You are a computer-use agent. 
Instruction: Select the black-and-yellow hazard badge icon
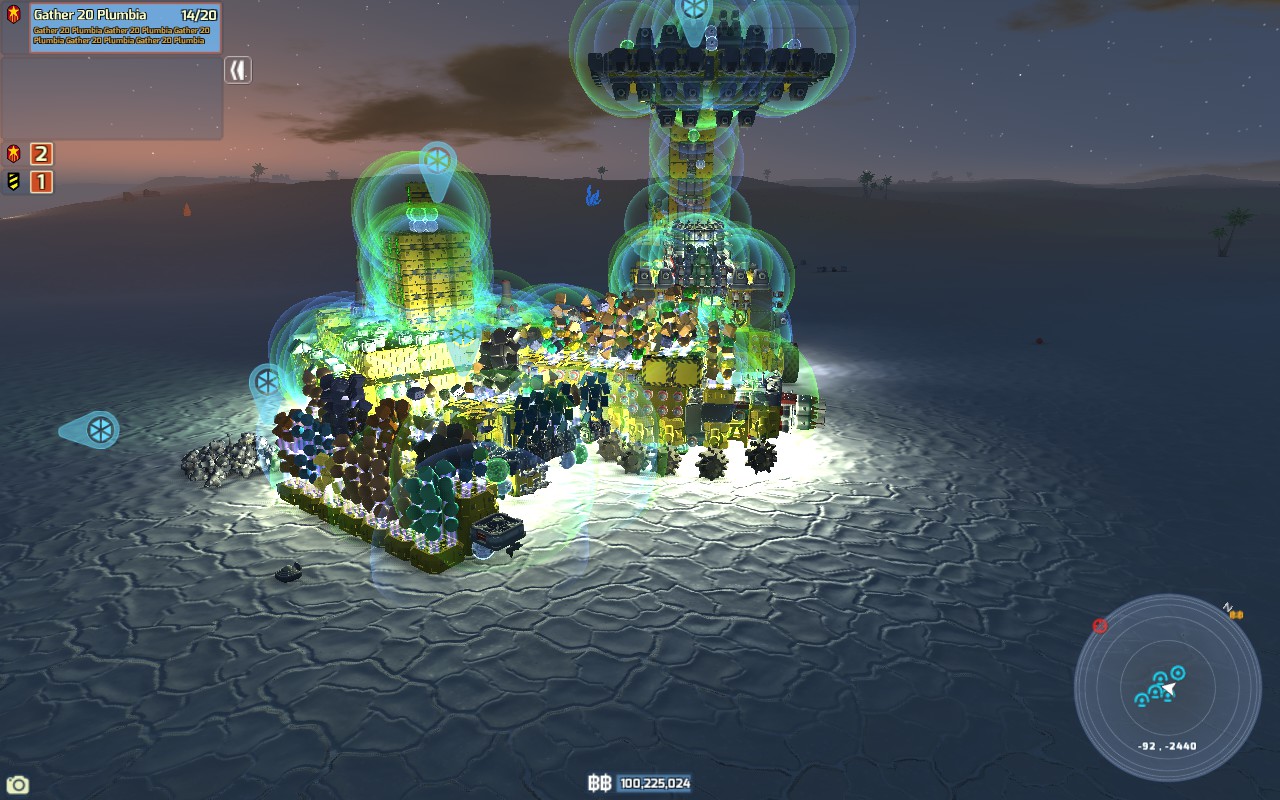14,183
